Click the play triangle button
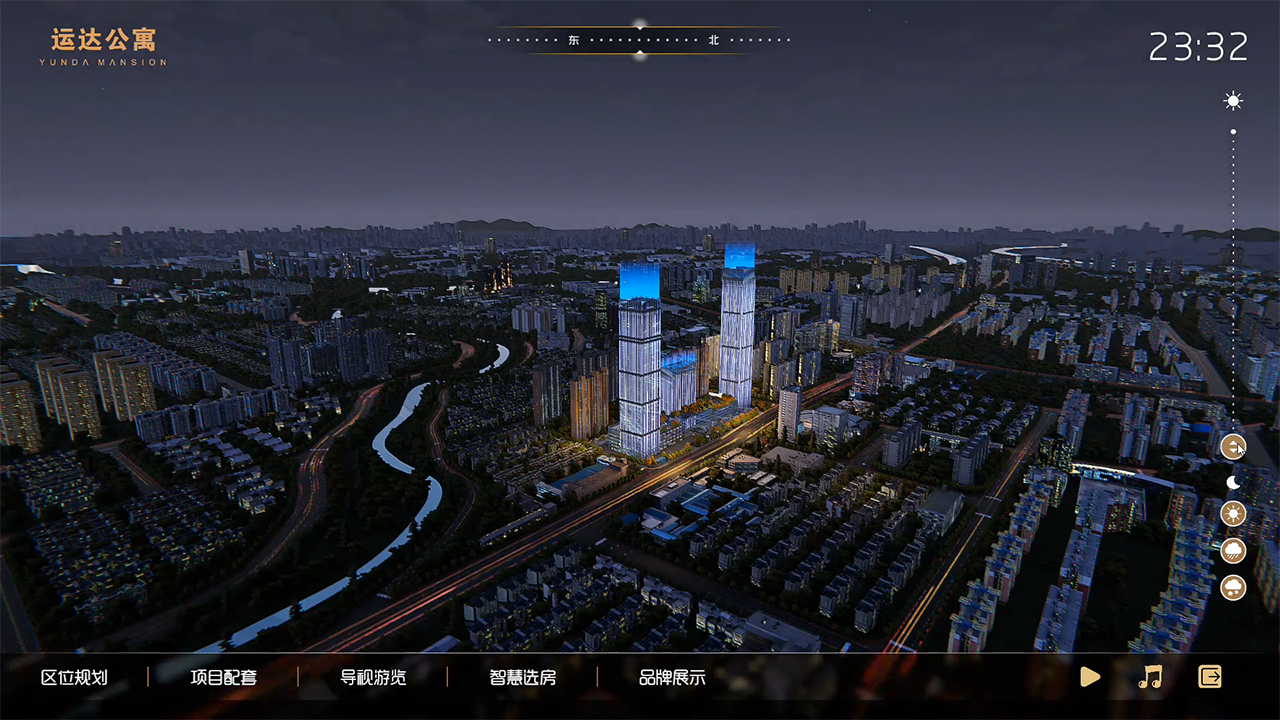Image resolution: width=1280 pixels, height=720 pixels. [x=1090, y=677]
